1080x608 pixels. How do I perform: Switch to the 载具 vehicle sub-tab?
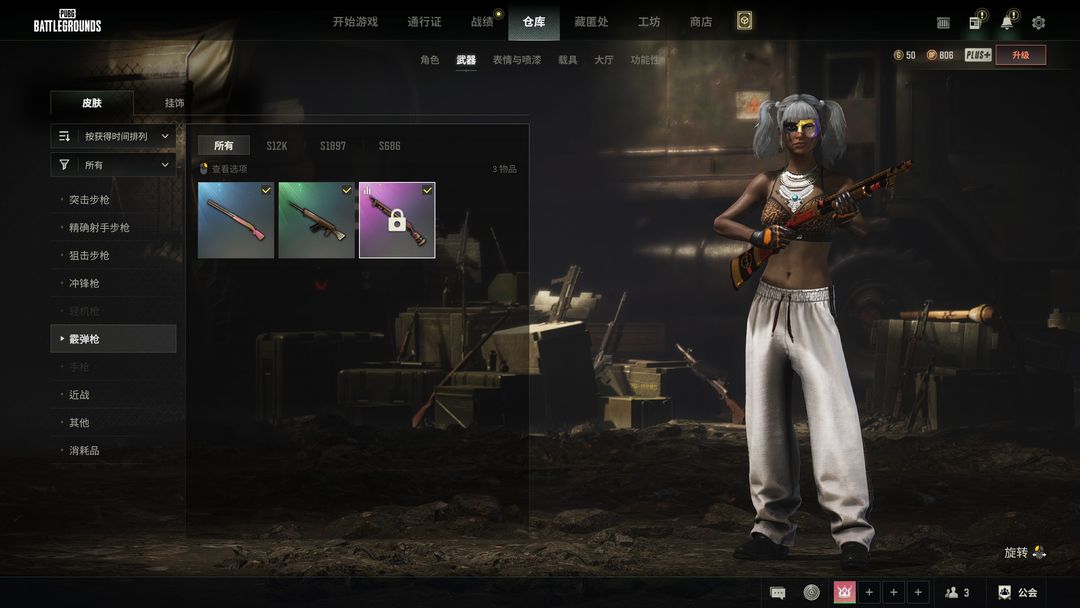click(567, 60)
